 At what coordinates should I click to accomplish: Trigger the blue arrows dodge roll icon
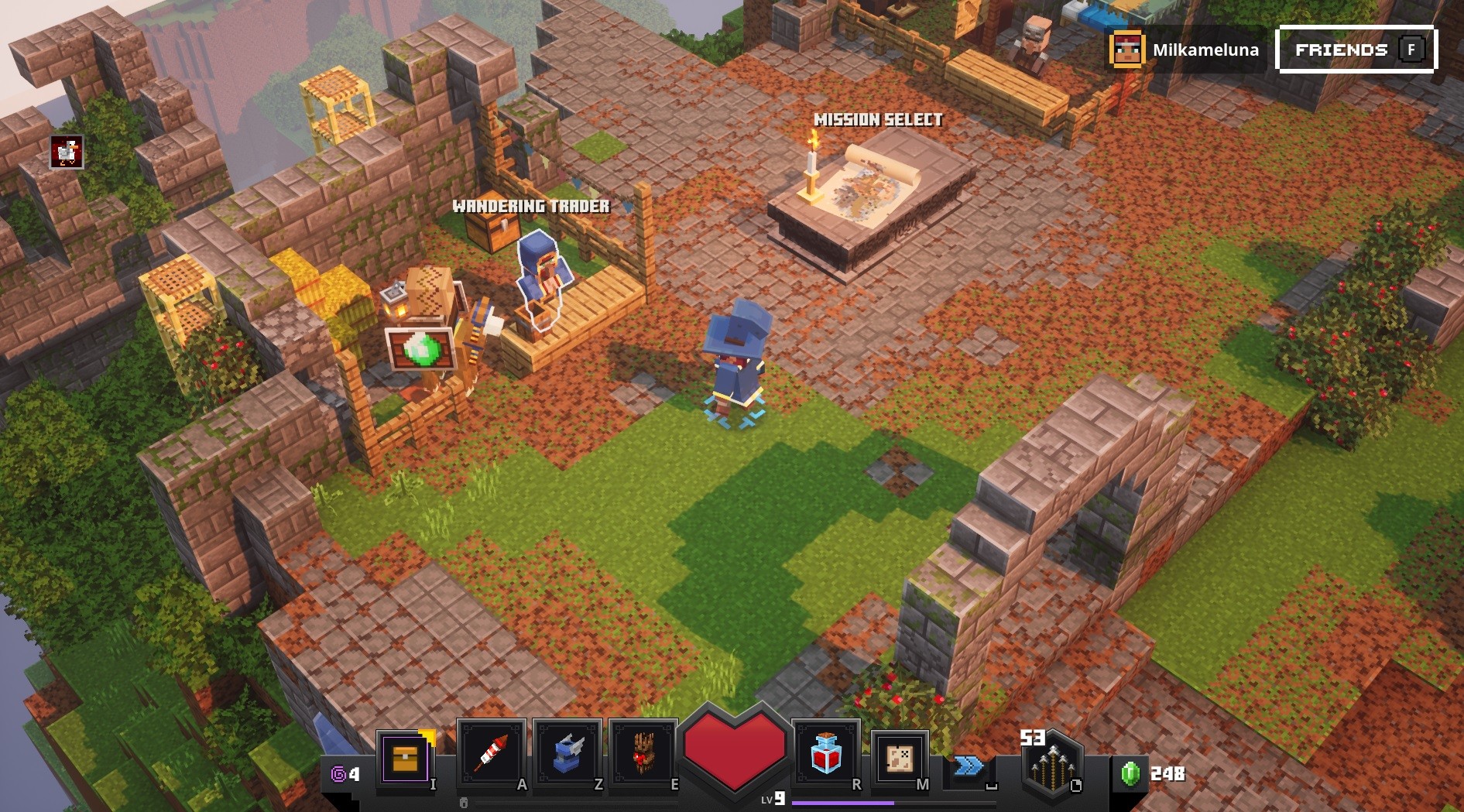coord(969,766)
